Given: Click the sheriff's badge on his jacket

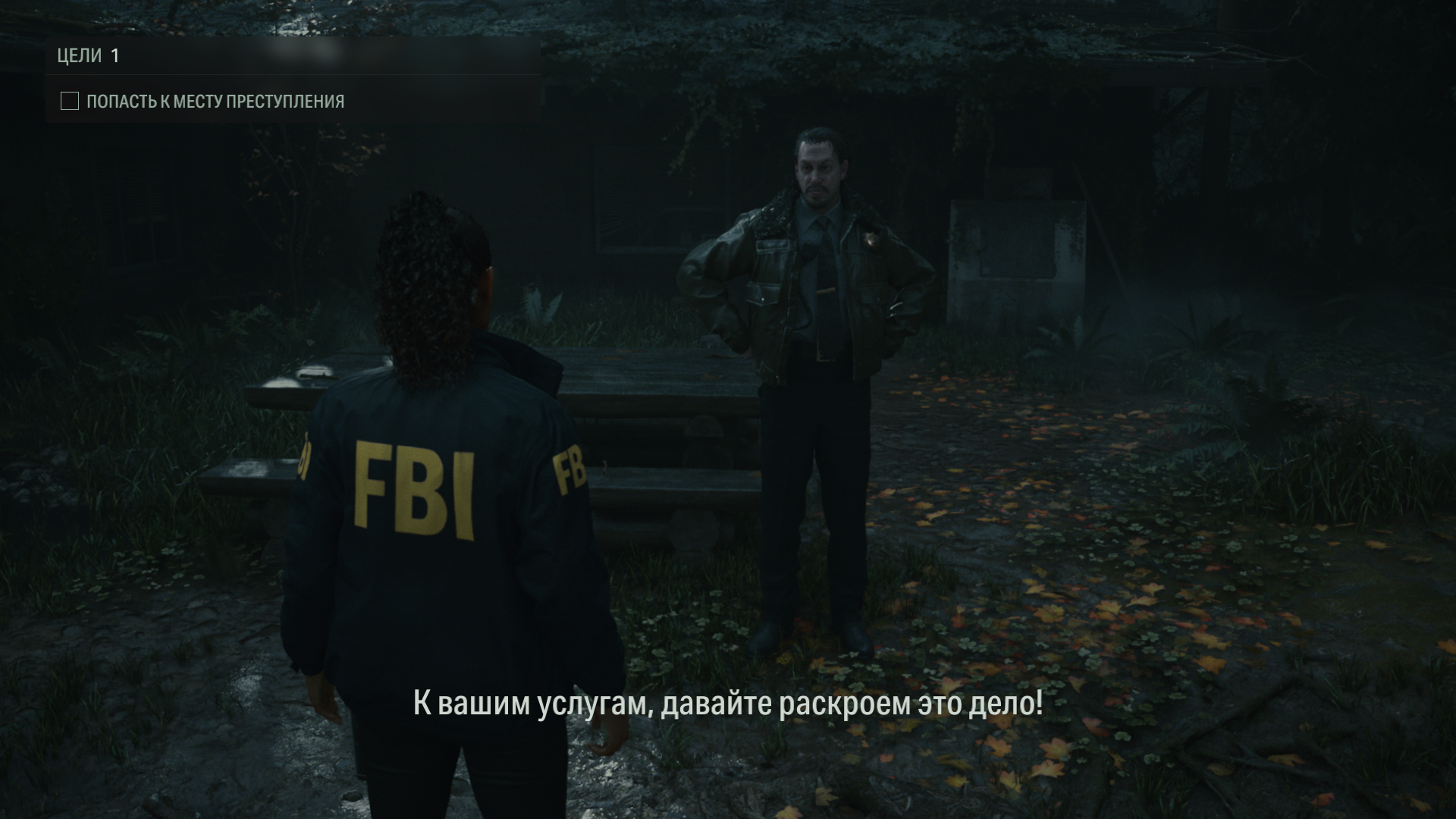Looking at the screenshot, I should (871, 239).
